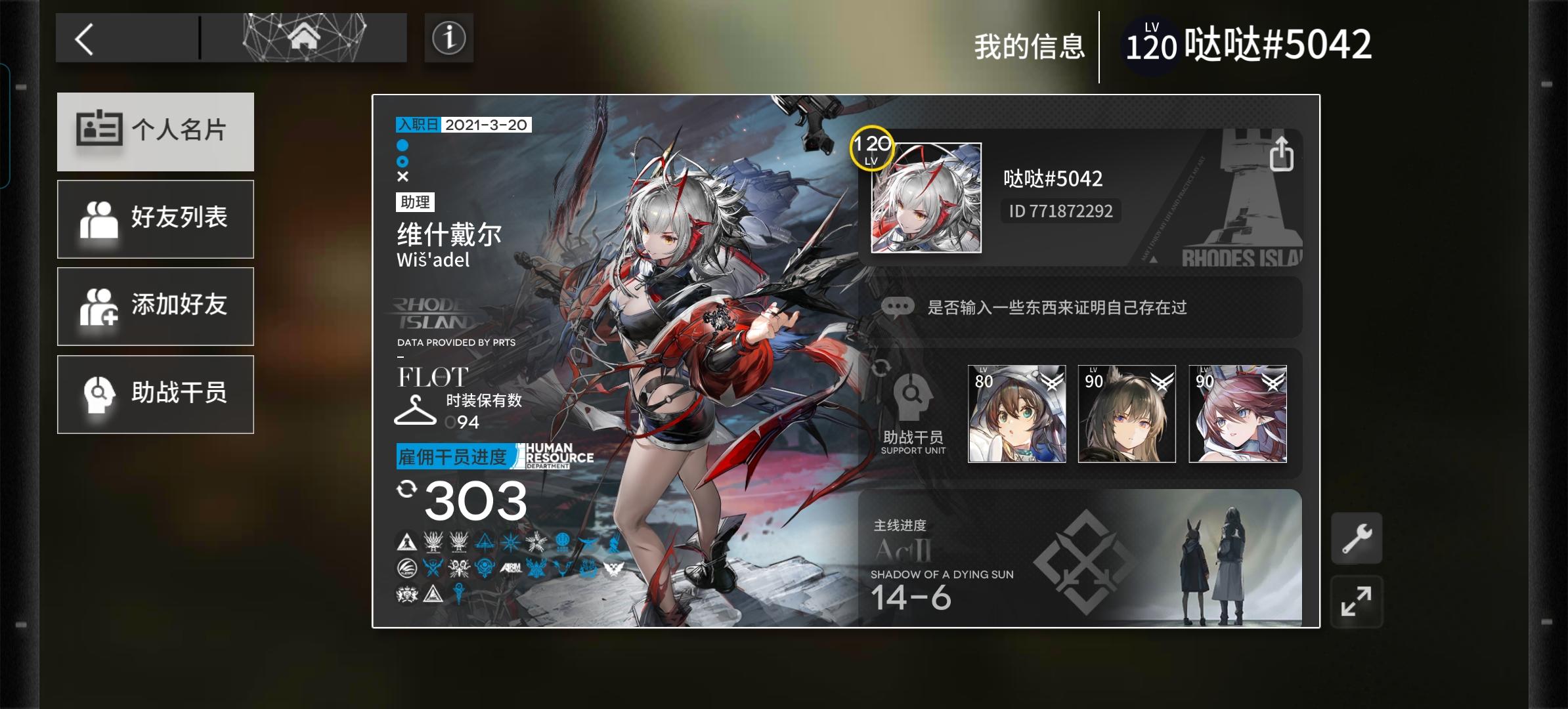Open the 好友列表 friend list

coord(155,219)
